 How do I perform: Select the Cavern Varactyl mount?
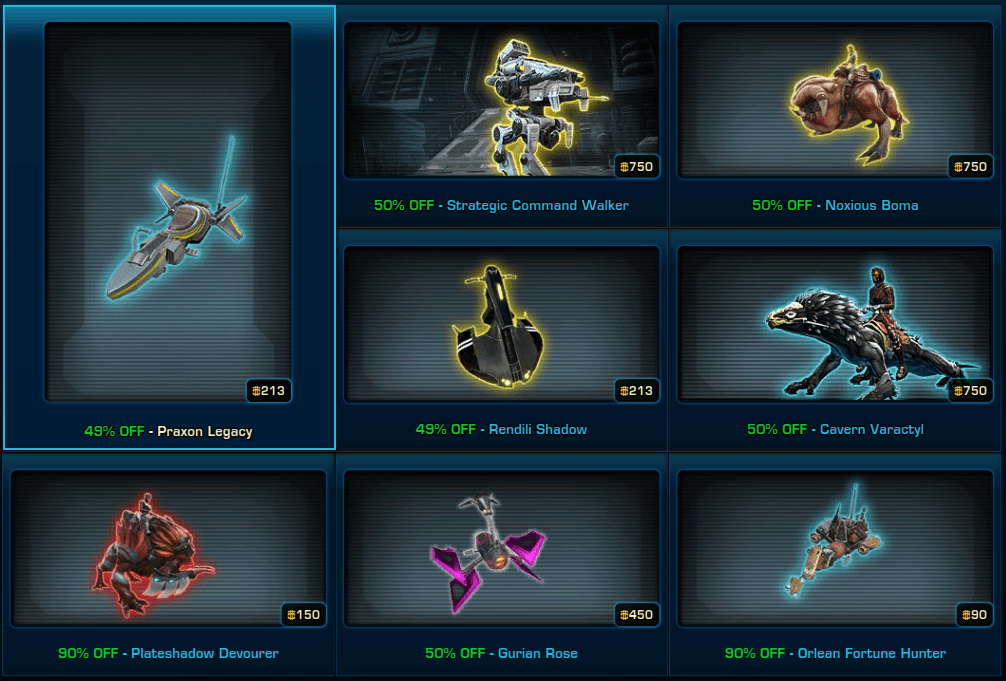pyautogui.click(x=835, y=324)
